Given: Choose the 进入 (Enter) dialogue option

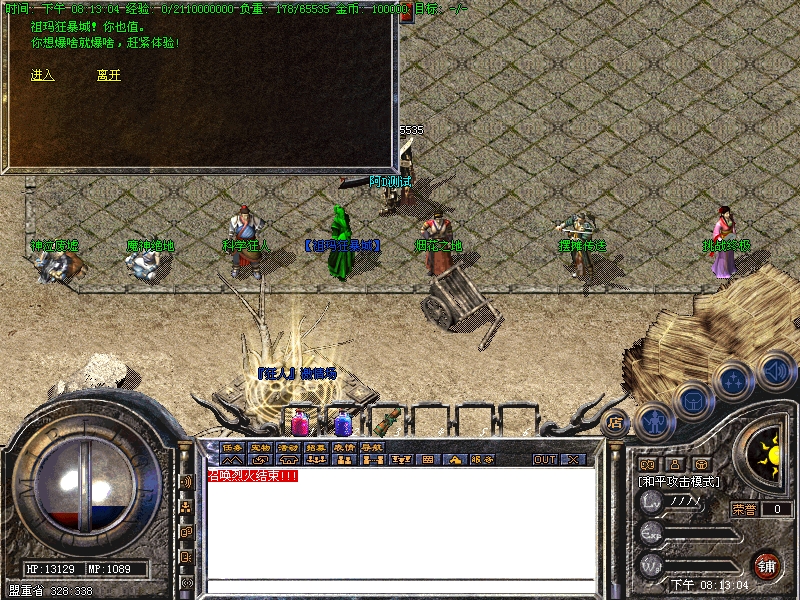Looking at the screenshot, I should (x=42, y=75).
